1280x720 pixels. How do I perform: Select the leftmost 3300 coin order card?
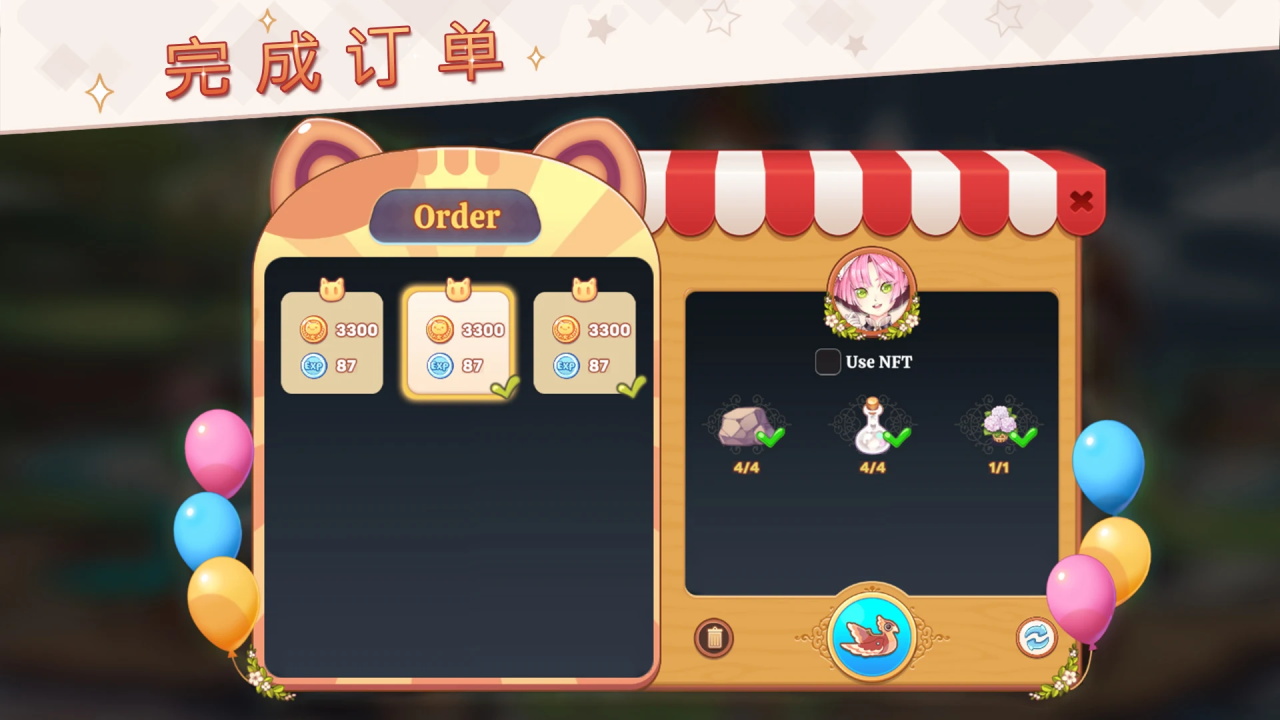click(x=331, y=340)
